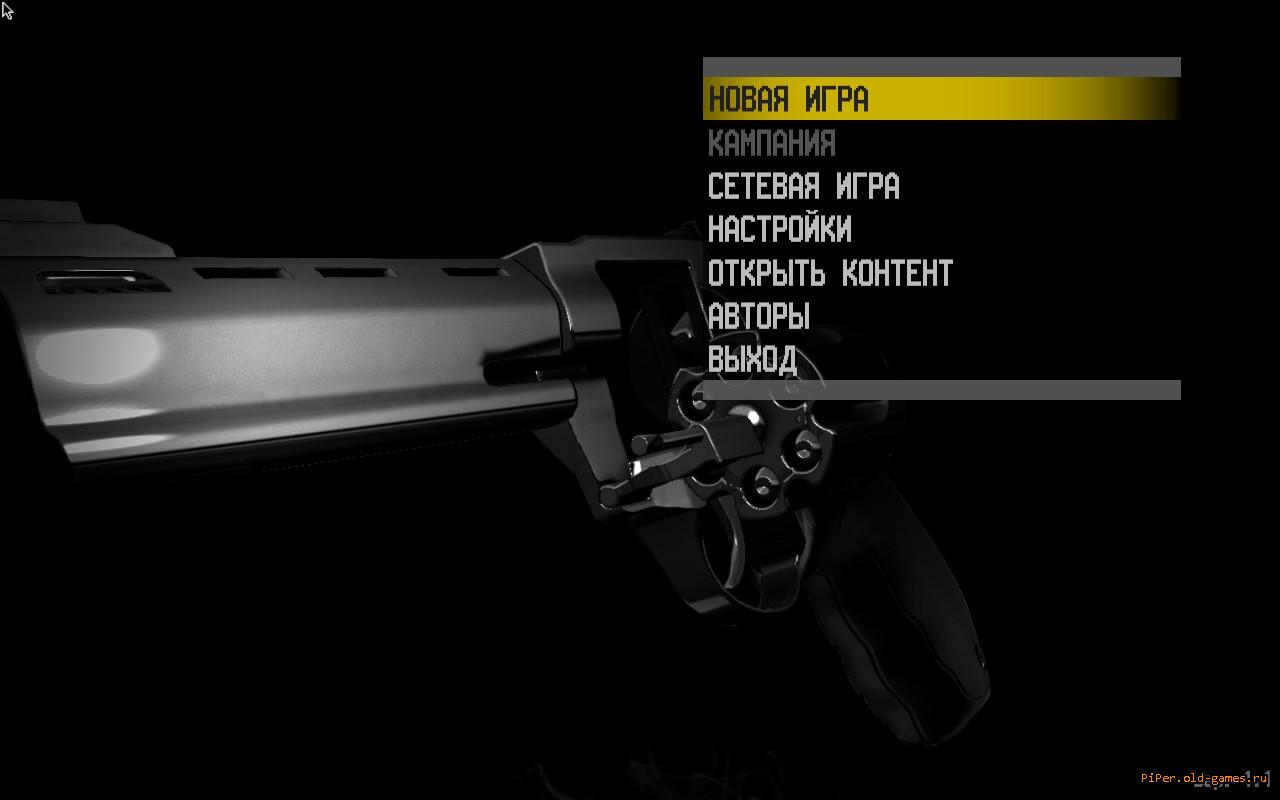Click ВЫХОД to quit the game
Screen dimensions: 1280x800
(x=752, y=359)
